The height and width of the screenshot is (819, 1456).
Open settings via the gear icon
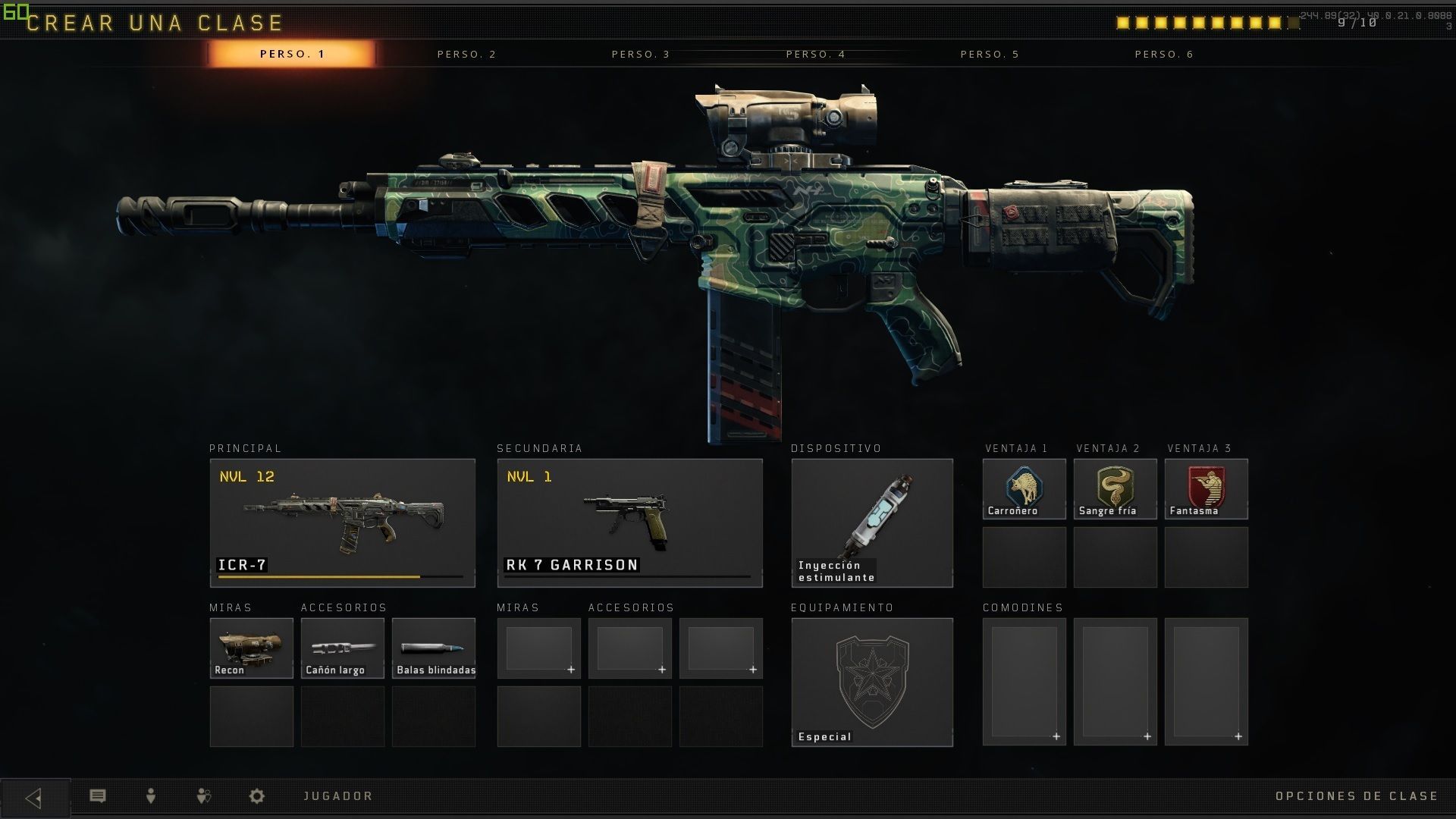pos(257,795)
